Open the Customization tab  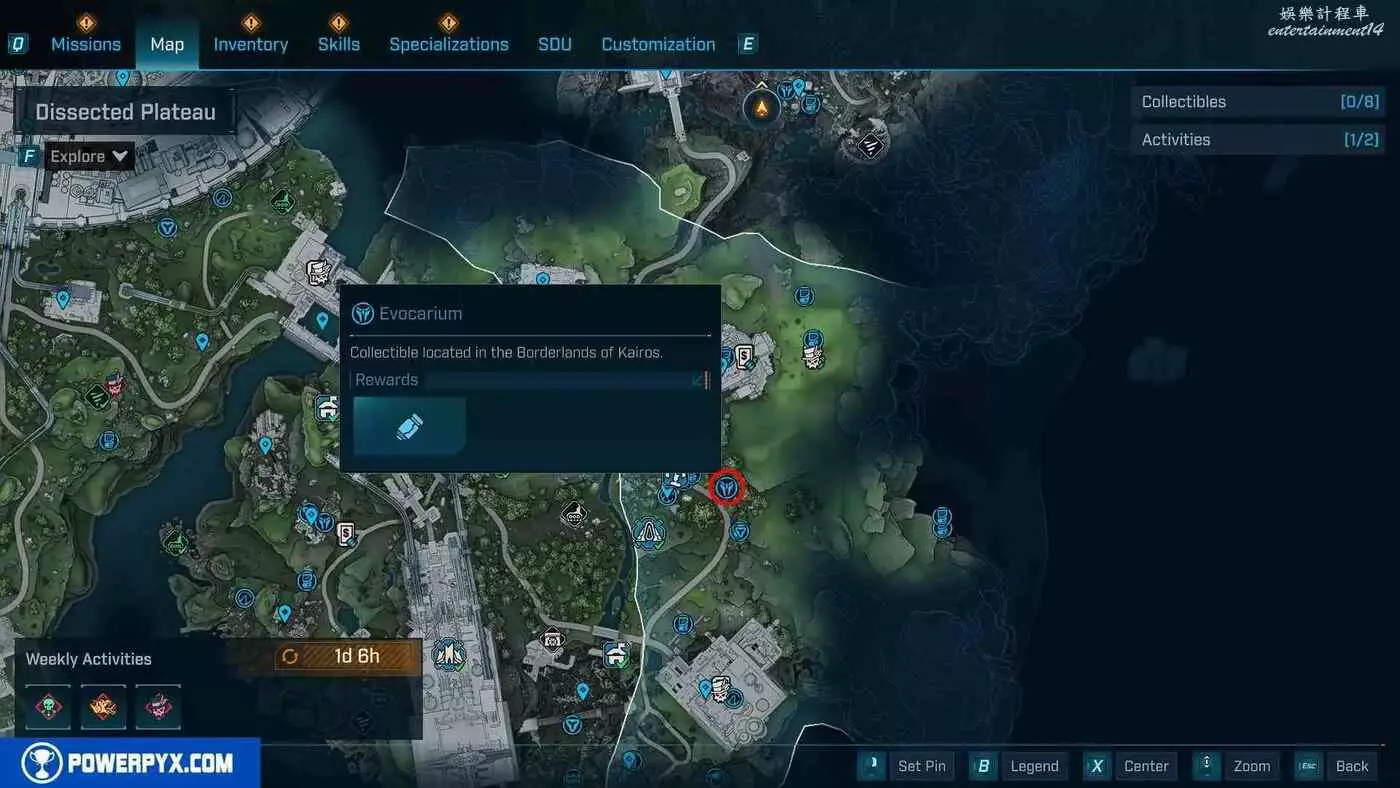tap(658, 44)
